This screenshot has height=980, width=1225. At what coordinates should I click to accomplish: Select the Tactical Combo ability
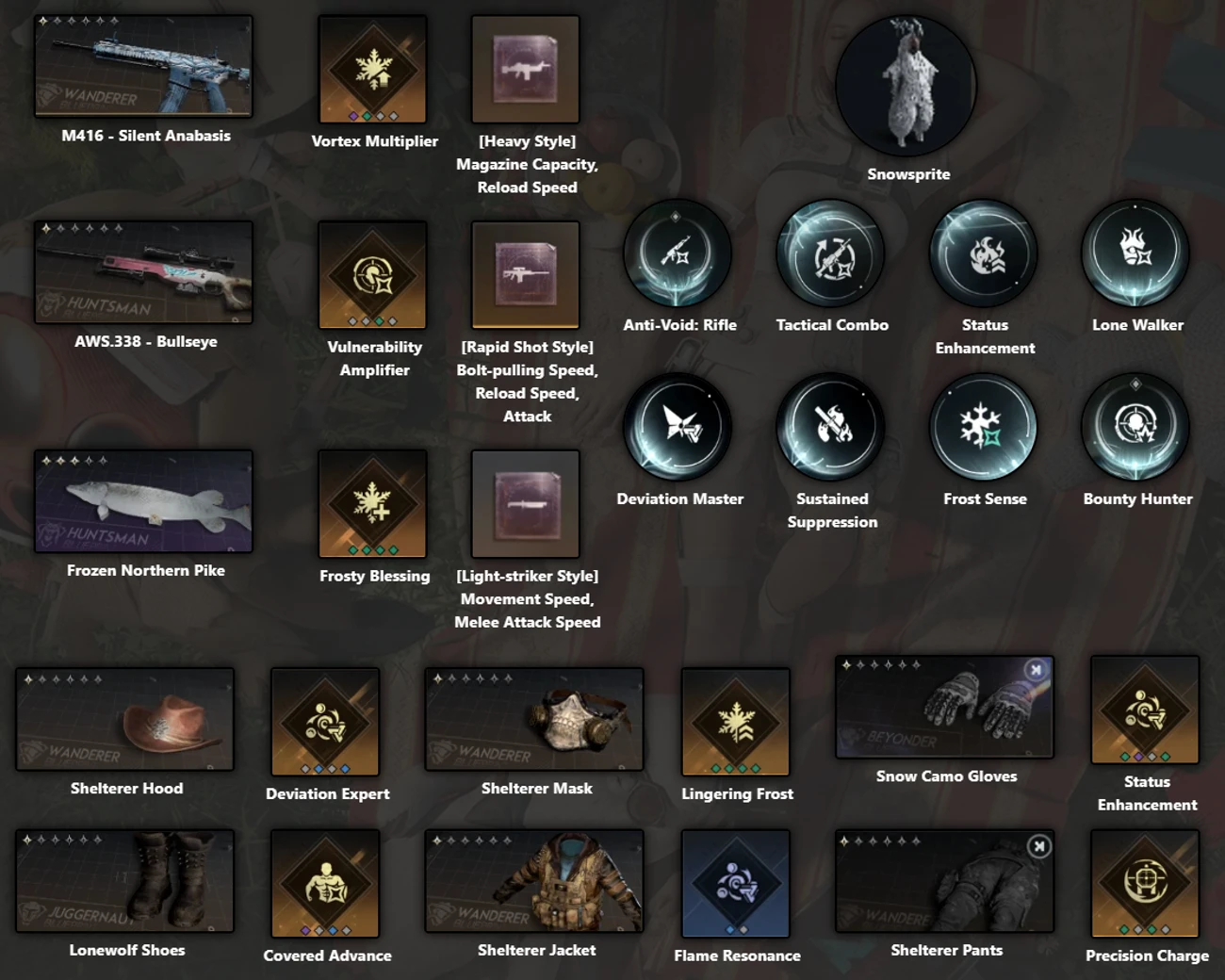pyautogui.click(x=831, y=252)
